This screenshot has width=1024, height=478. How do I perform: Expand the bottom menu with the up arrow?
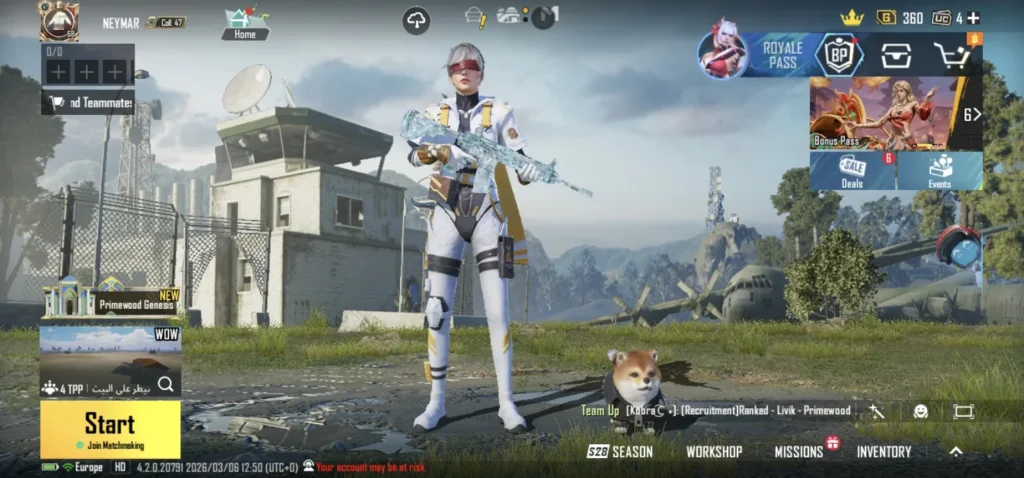[956, 452]
